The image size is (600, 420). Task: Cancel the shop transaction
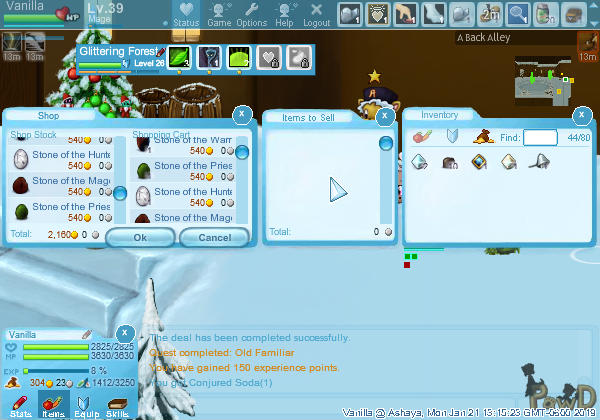tap(214, 238)
